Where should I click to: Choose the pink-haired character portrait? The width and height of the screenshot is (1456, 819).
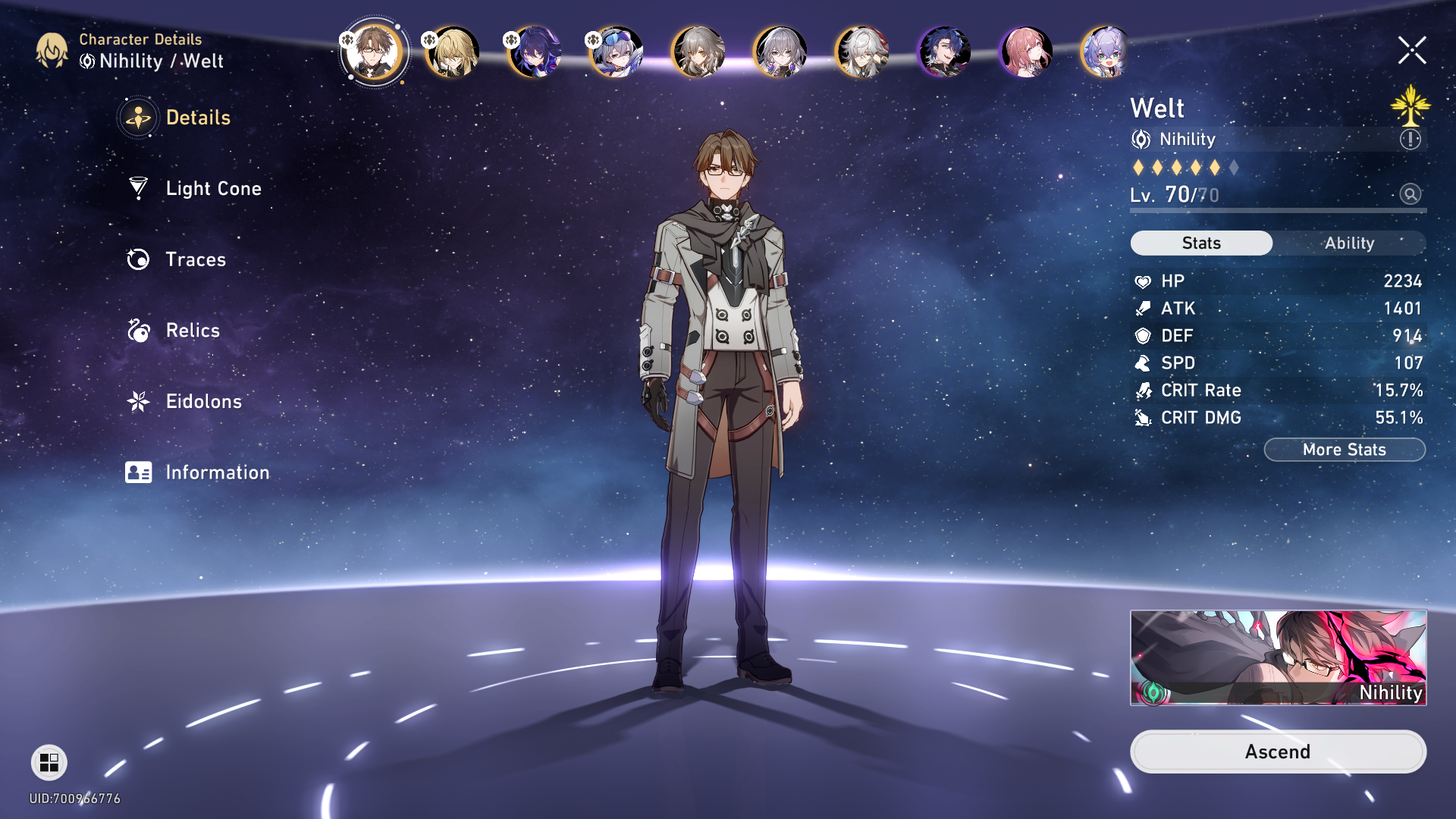pos(1025,52)
